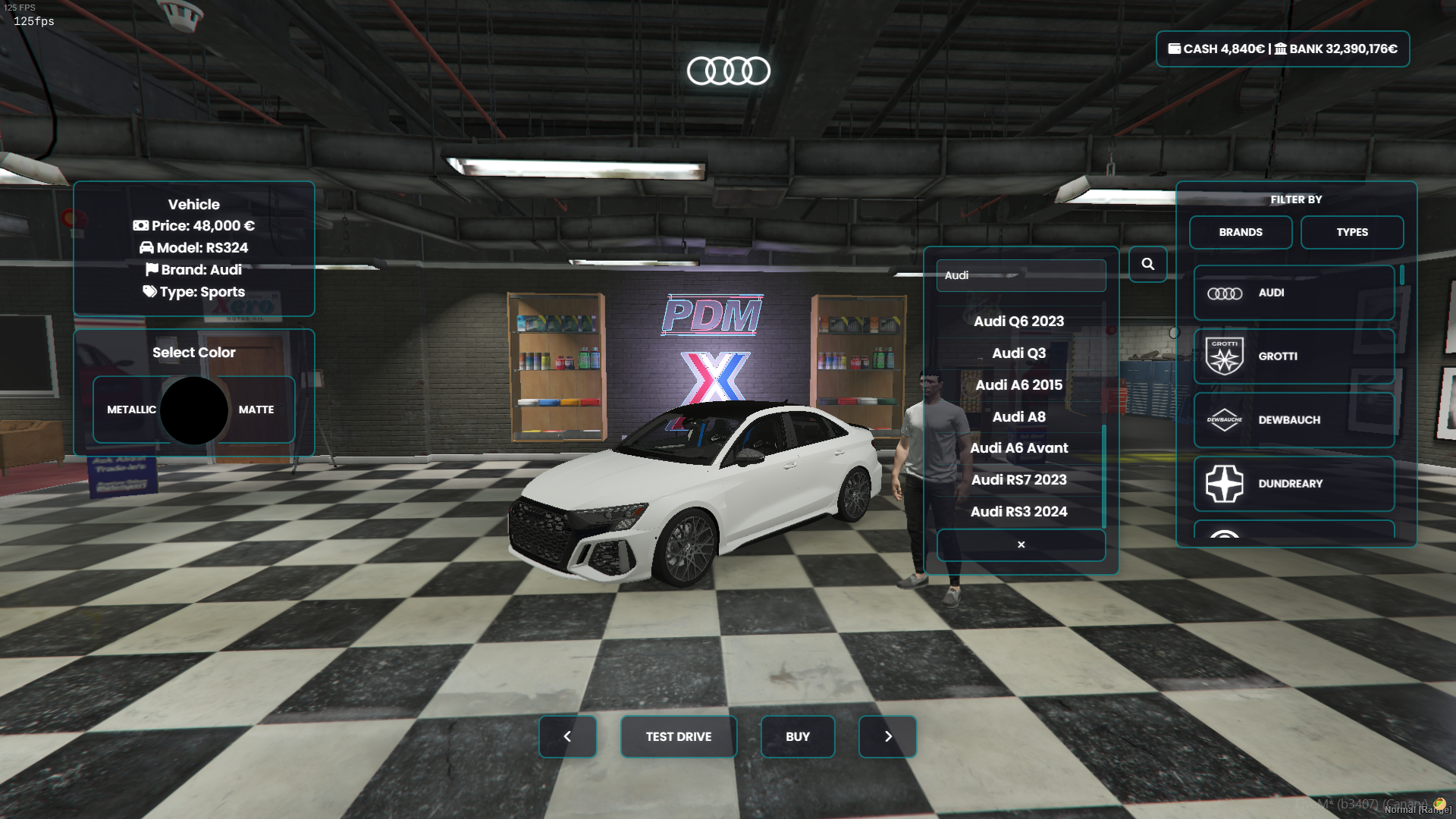Choose Audi A8 in the vehicle list
Screen dimensions: 1456x819
click(1018, 417)
